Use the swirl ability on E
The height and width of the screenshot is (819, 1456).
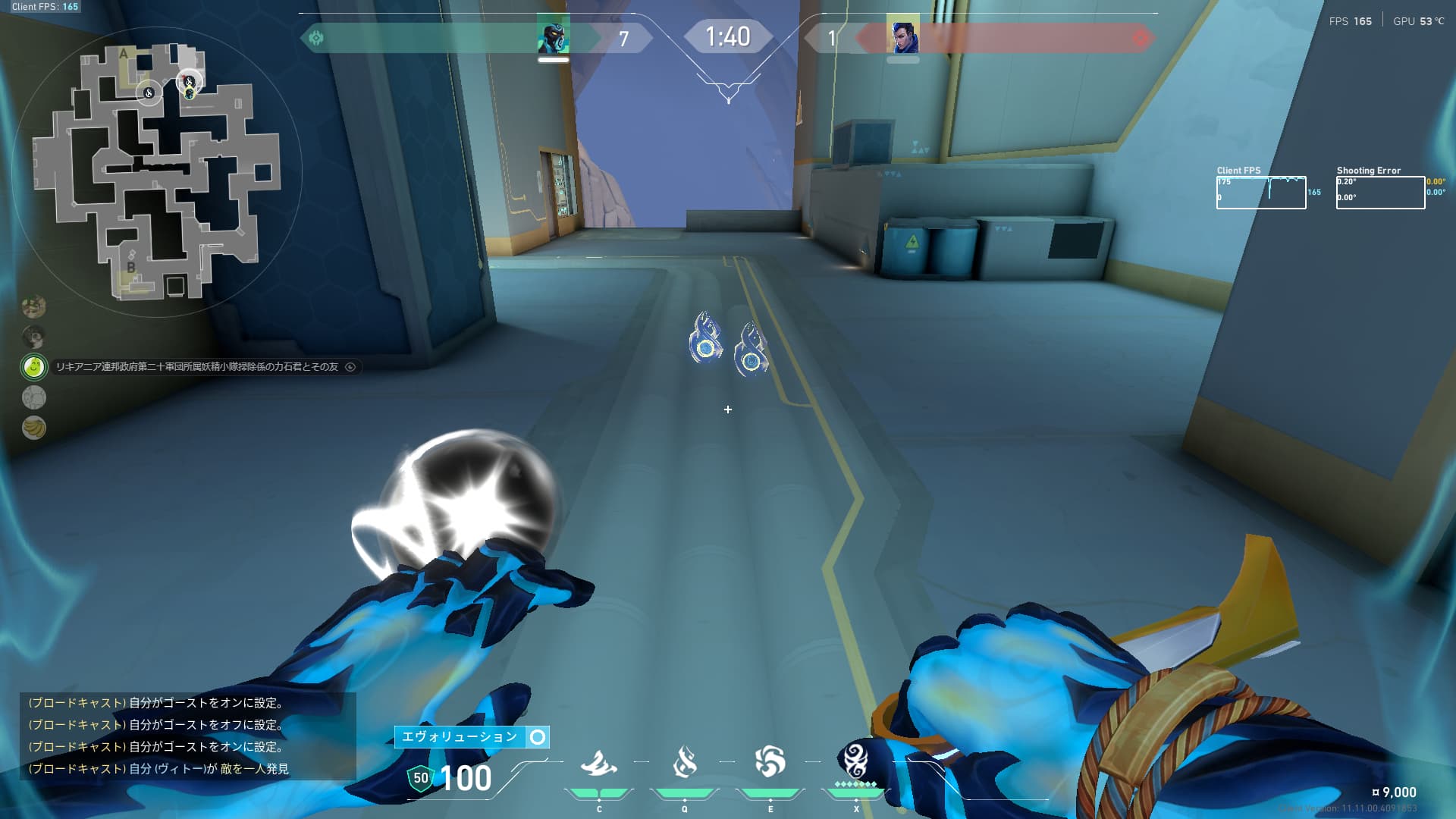(770, 762)
